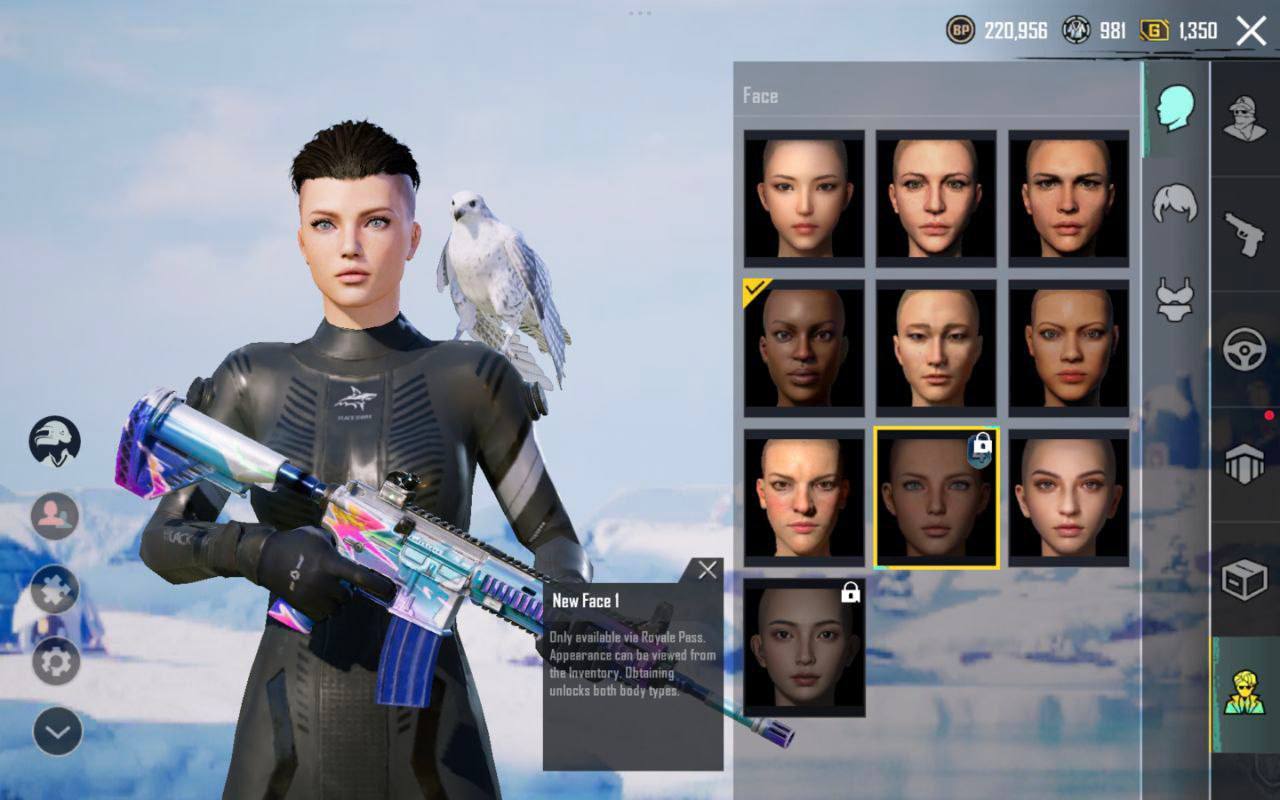
Task: Open the parachute gear section
Action: coord(1245,464)
